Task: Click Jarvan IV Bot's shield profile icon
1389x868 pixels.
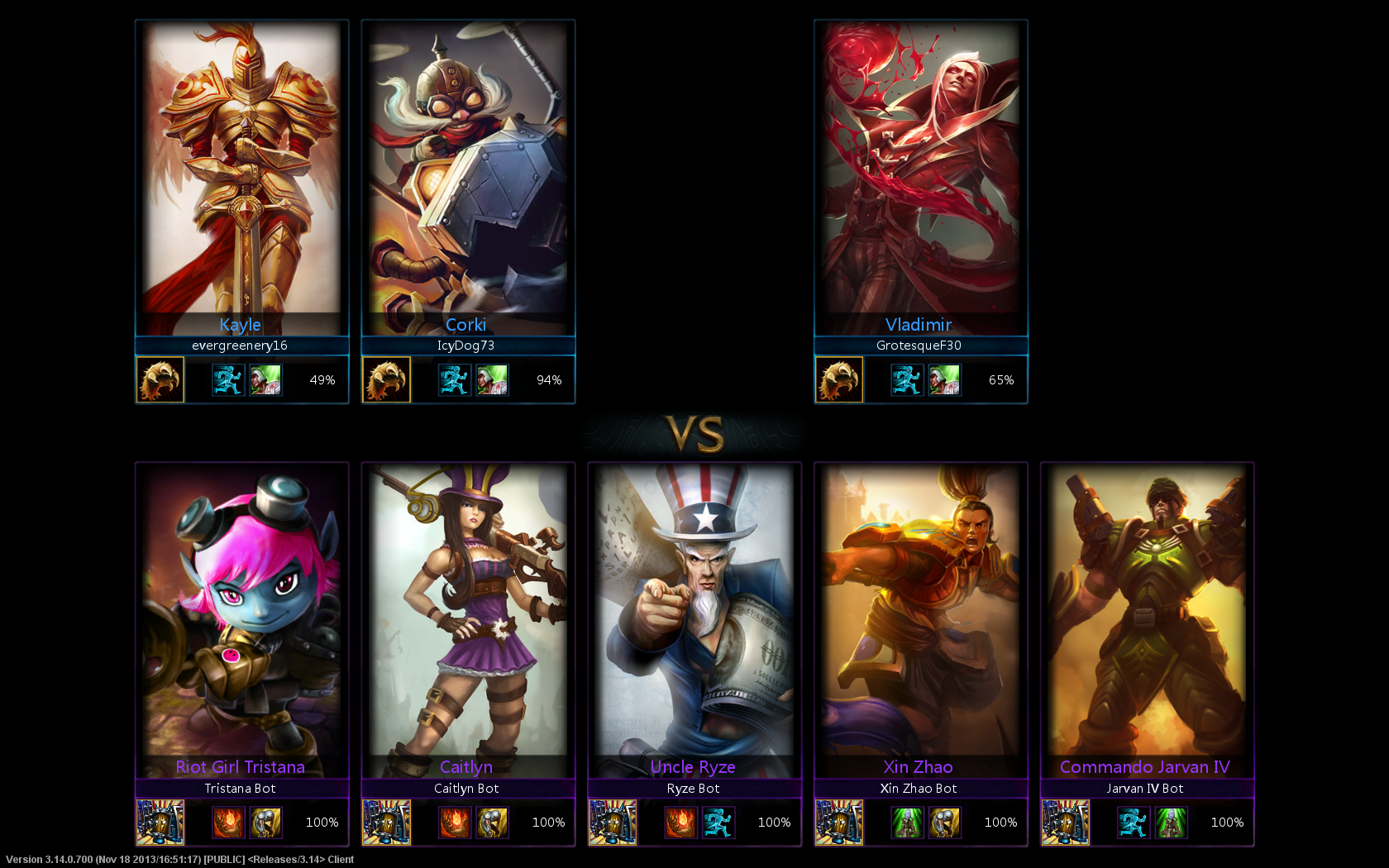Action: point(1067,823)
